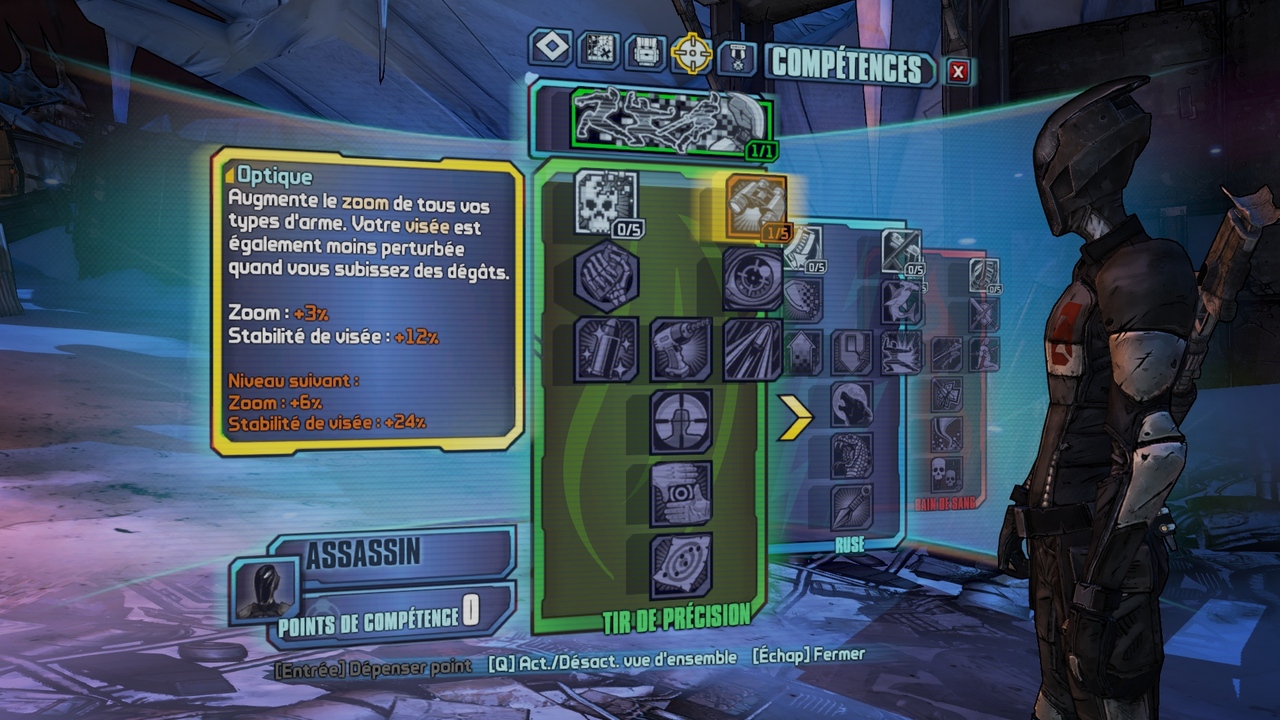The image size is (1280, 720).
Task: Choose the perforated target sheet skill
Action: click(x=681, y=565)
